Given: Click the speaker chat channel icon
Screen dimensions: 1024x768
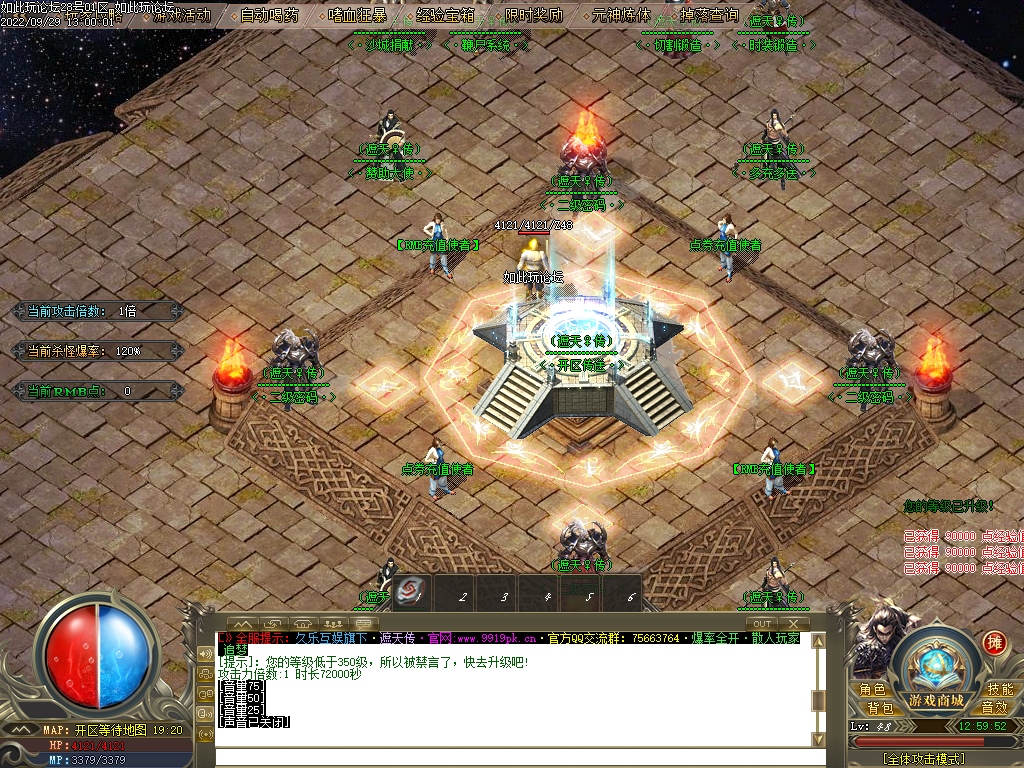Looking at the screenshot, I should pos(207,653).
